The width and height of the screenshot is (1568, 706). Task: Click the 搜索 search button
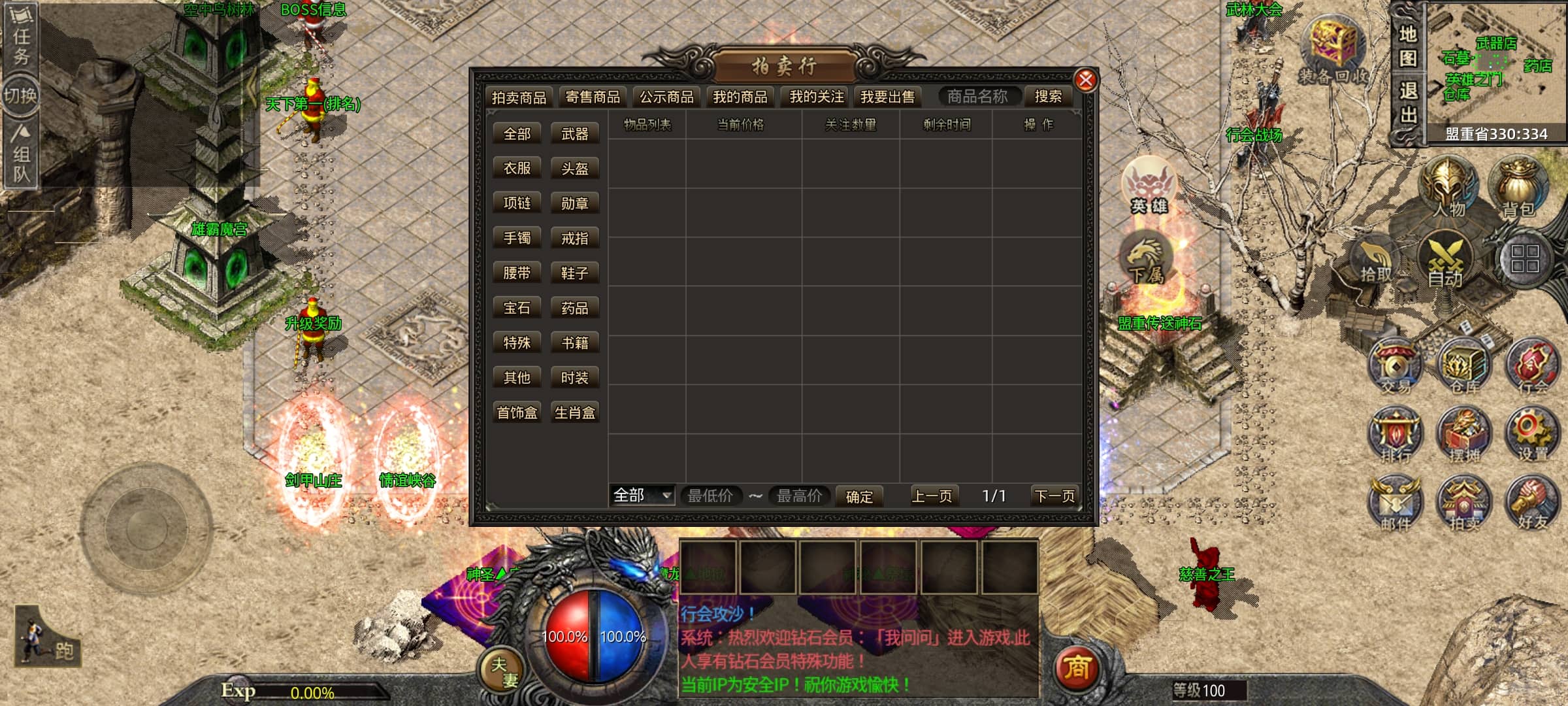coord(1048,97)
